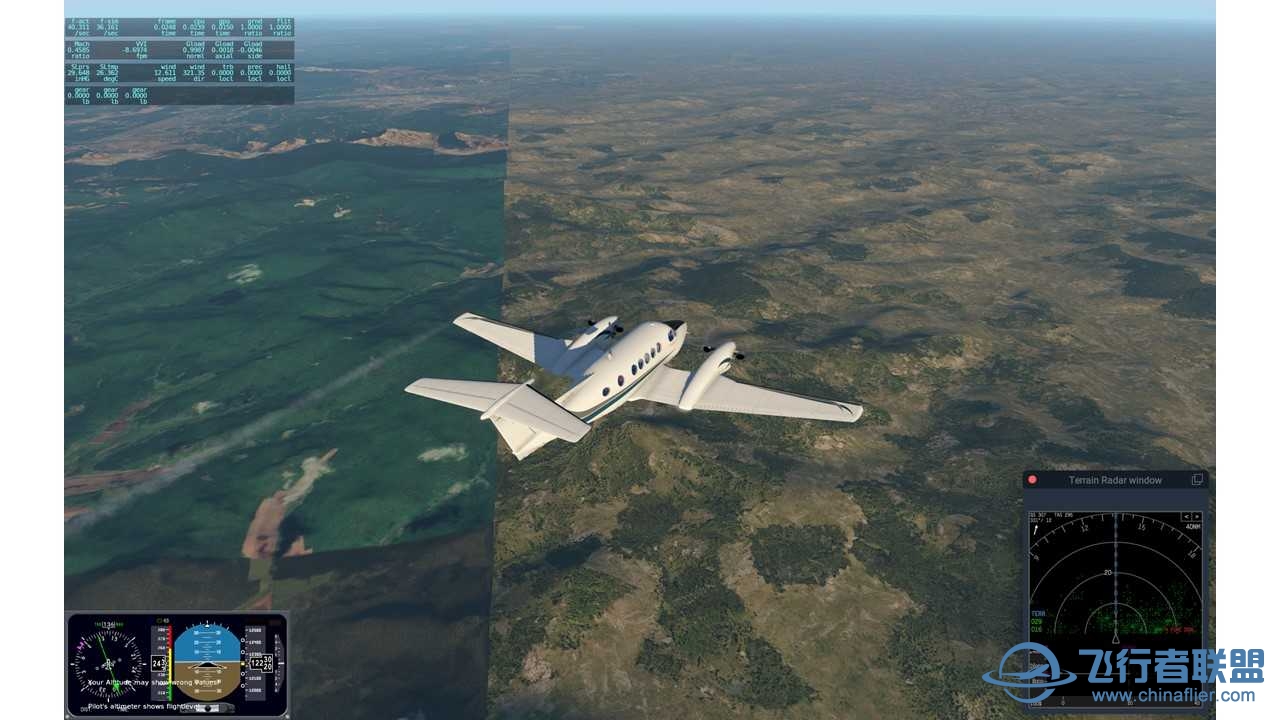Pop out the Terrain Radar window

1197,480
